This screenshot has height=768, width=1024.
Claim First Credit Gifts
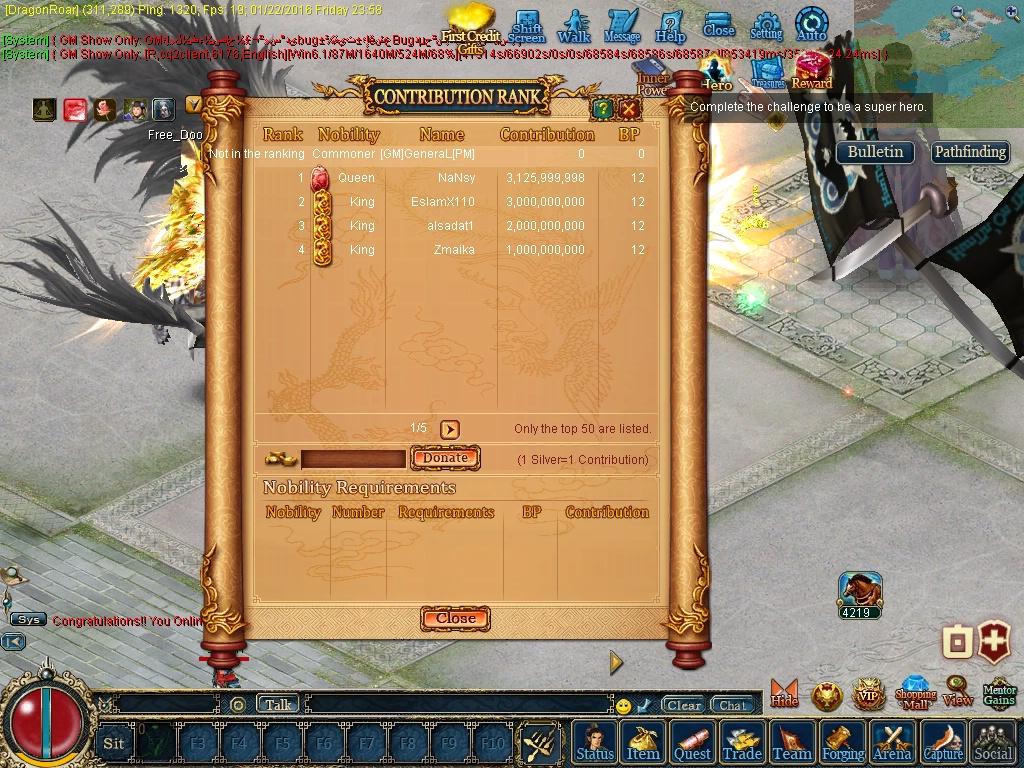tap(470, 28)
